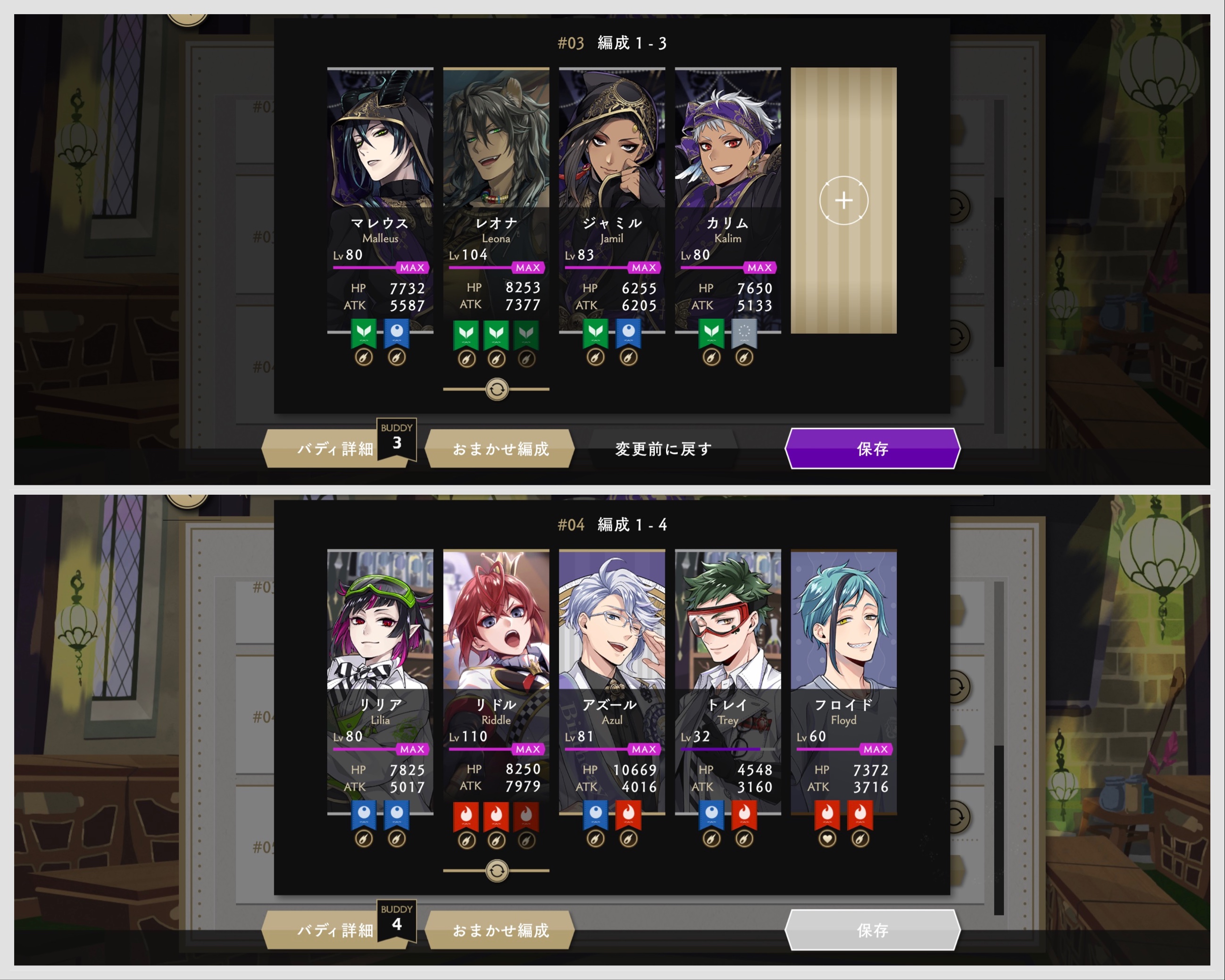Viewport: 1225px width, 980px height.
Task: Click the greyed-out 保存 save button
Action: [x=872, y=930]
